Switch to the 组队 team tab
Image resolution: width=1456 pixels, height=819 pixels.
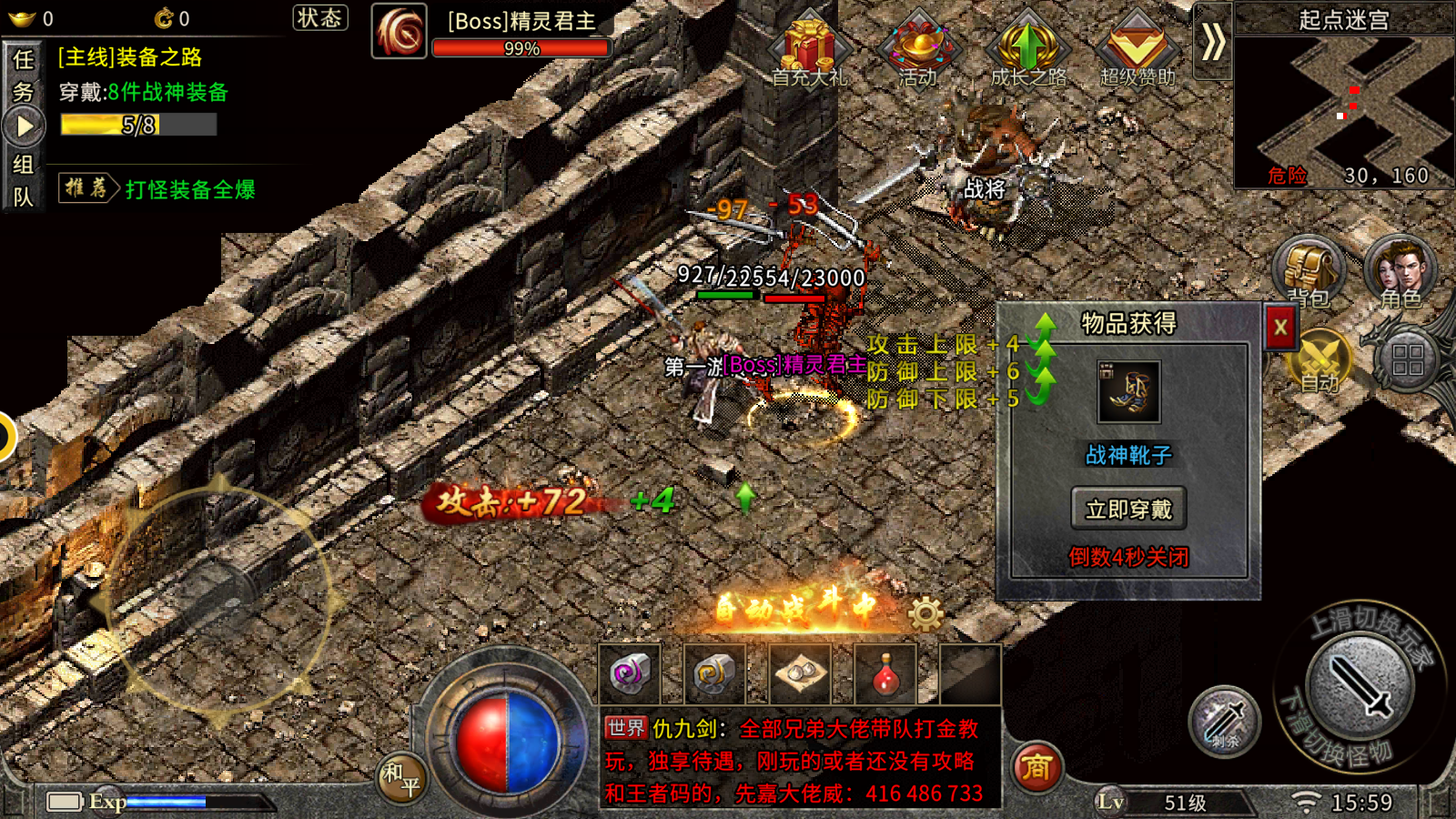pyautogui.click(x=23, y=177)
